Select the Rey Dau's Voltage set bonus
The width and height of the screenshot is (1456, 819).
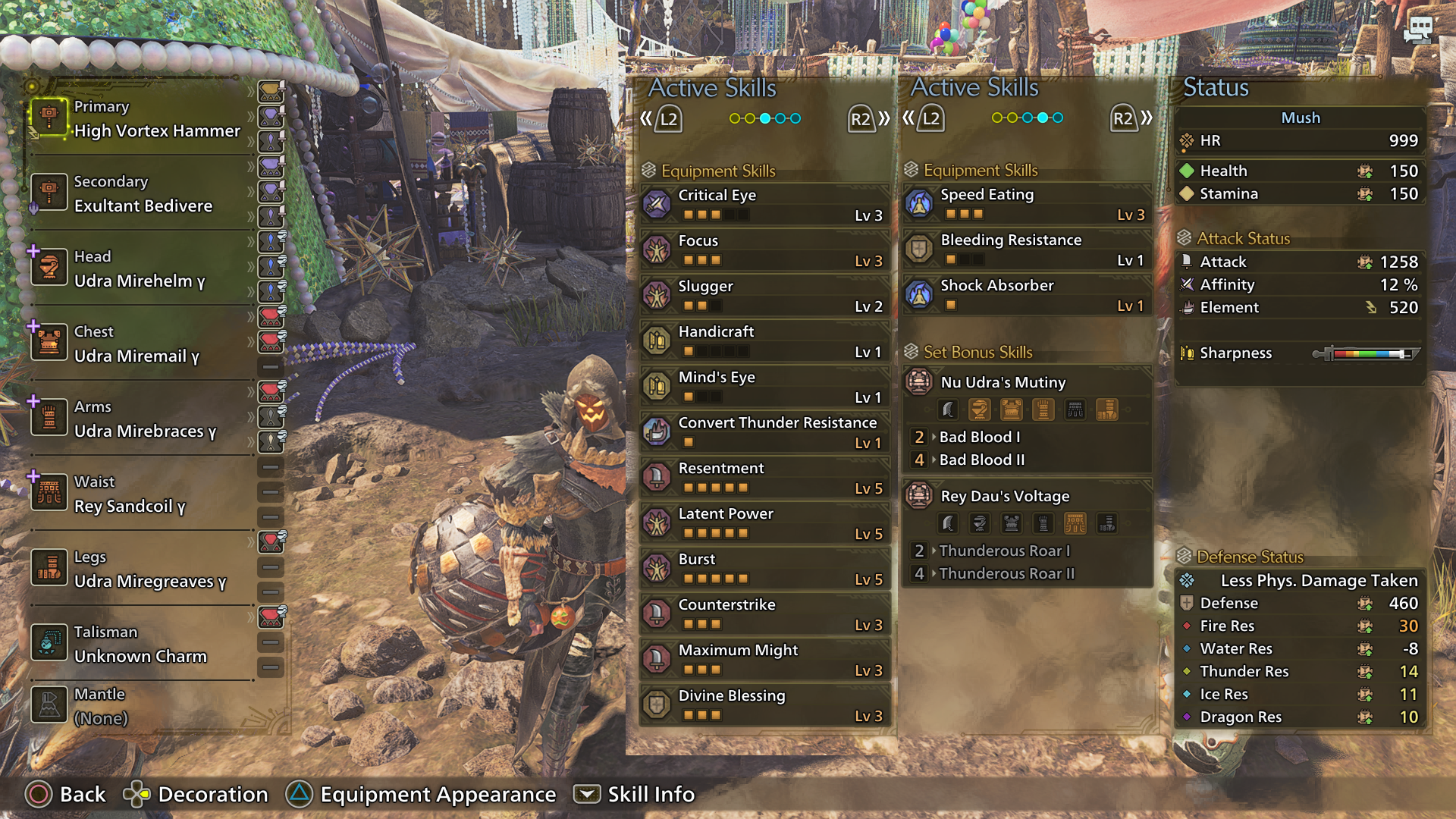[x=1027, y=497]
